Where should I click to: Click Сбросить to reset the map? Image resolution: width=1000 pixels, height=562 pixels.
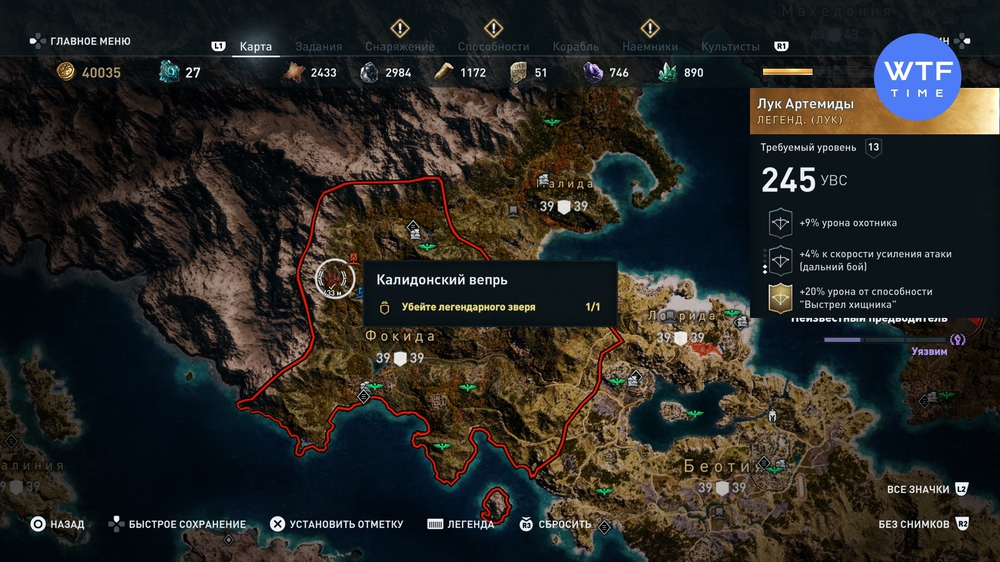[x=555, y=524]
